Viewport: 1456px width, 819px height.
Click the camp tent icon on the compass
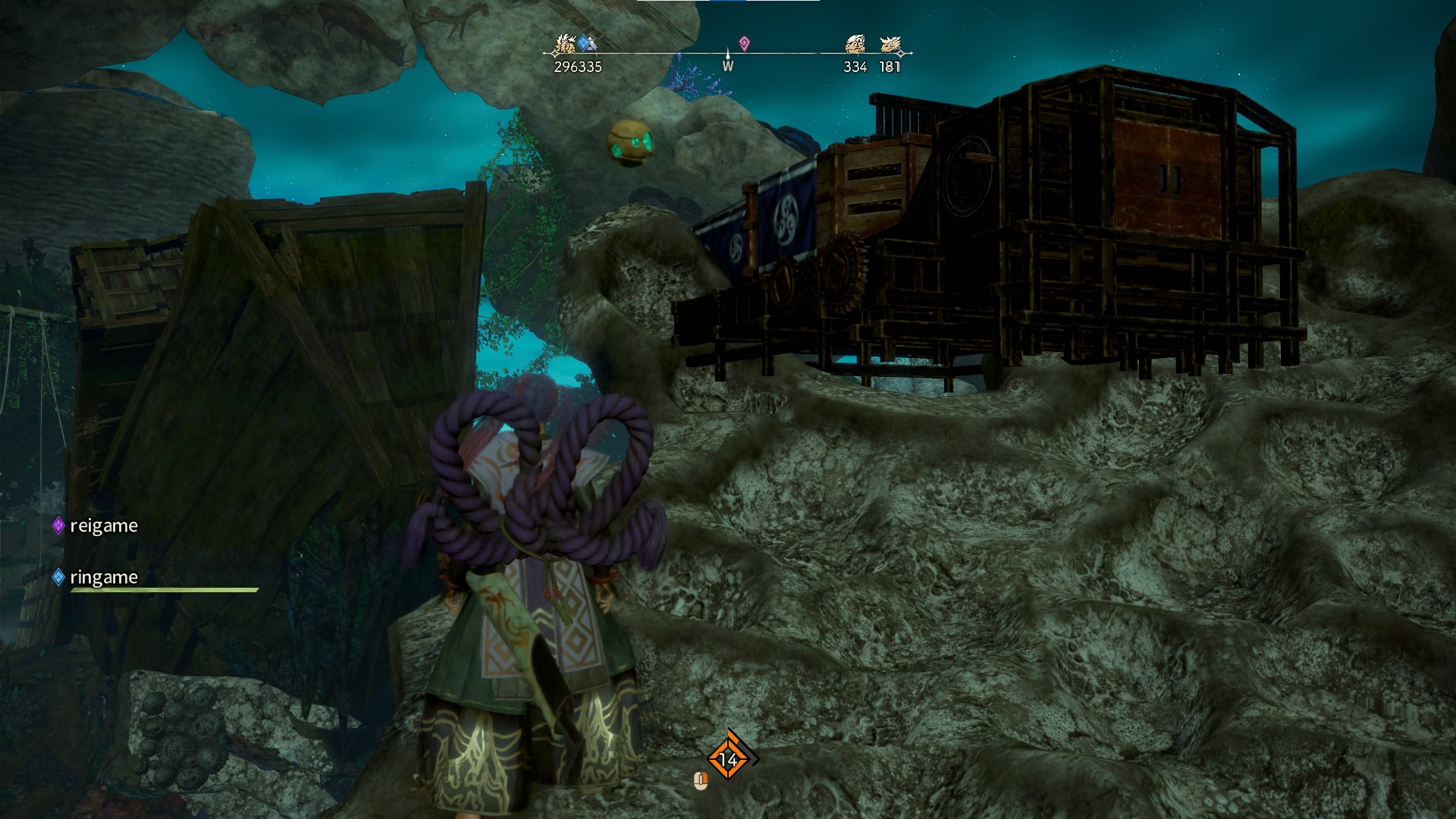point(591,45)
